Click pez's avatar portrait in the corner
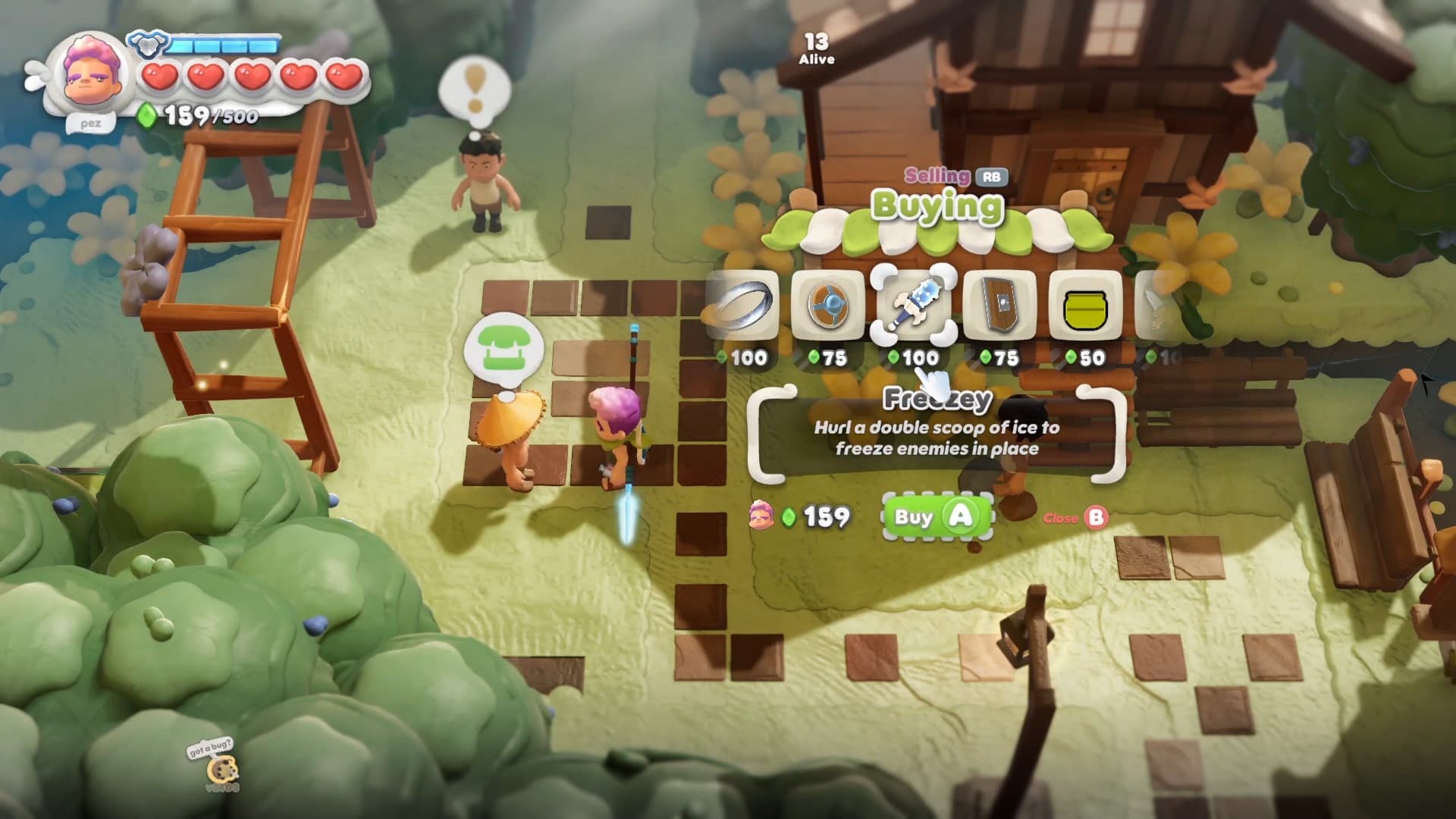1456x819 pixels. tap(91, 72)
